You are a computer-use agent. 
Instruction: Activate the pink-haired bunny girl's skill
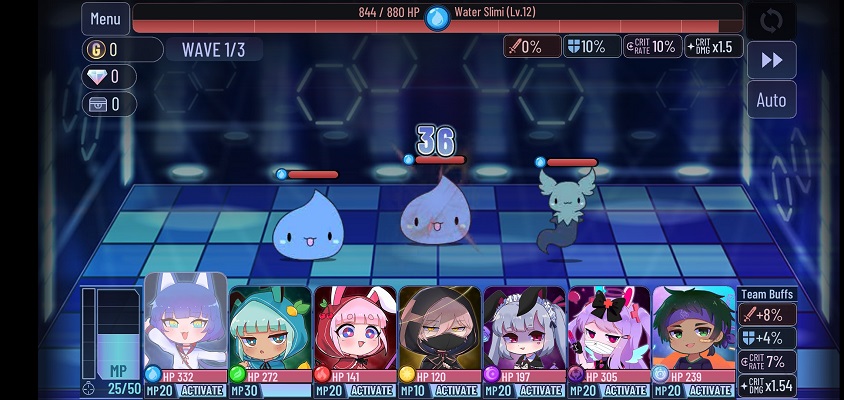372,390
